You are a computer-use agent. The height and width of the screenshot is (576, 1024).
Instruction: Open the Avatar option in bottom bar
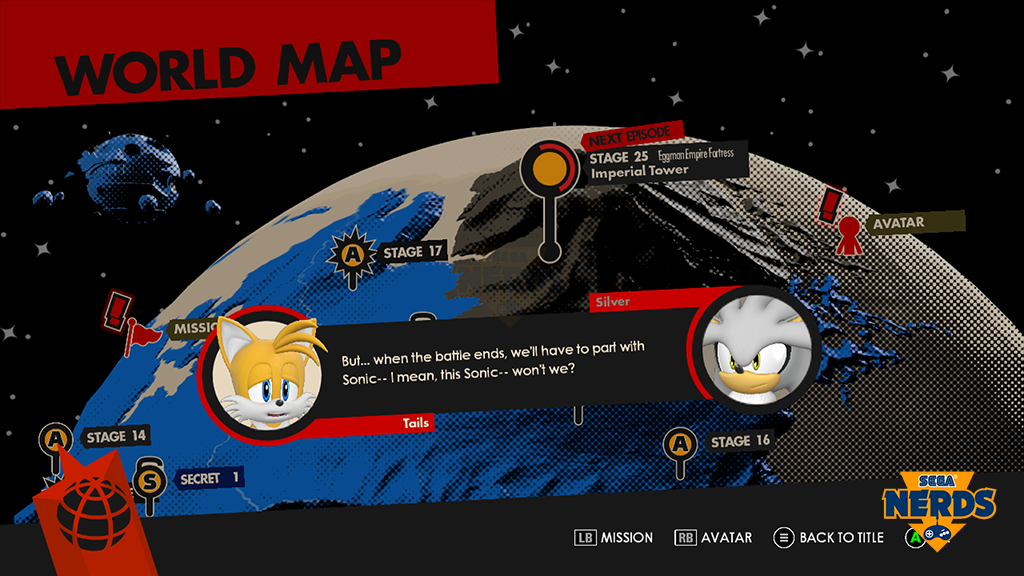click(714, 538)
